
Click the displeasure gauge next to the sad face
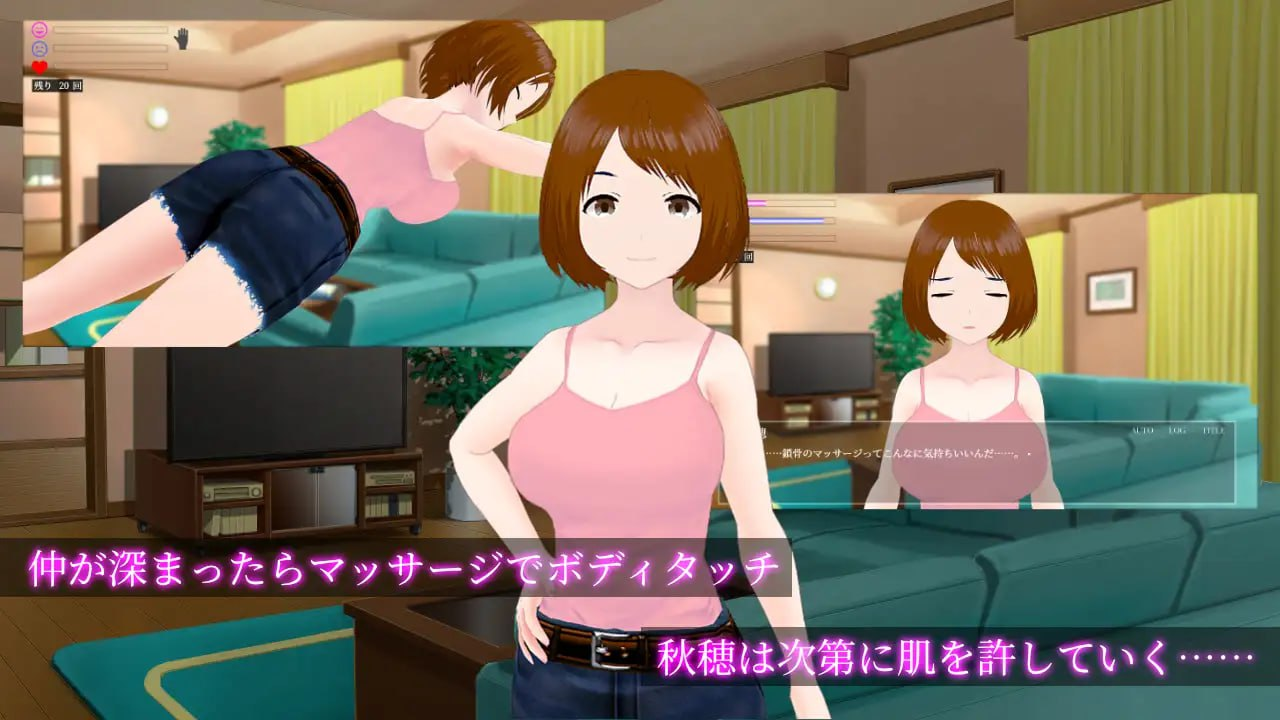coord(110,48)
